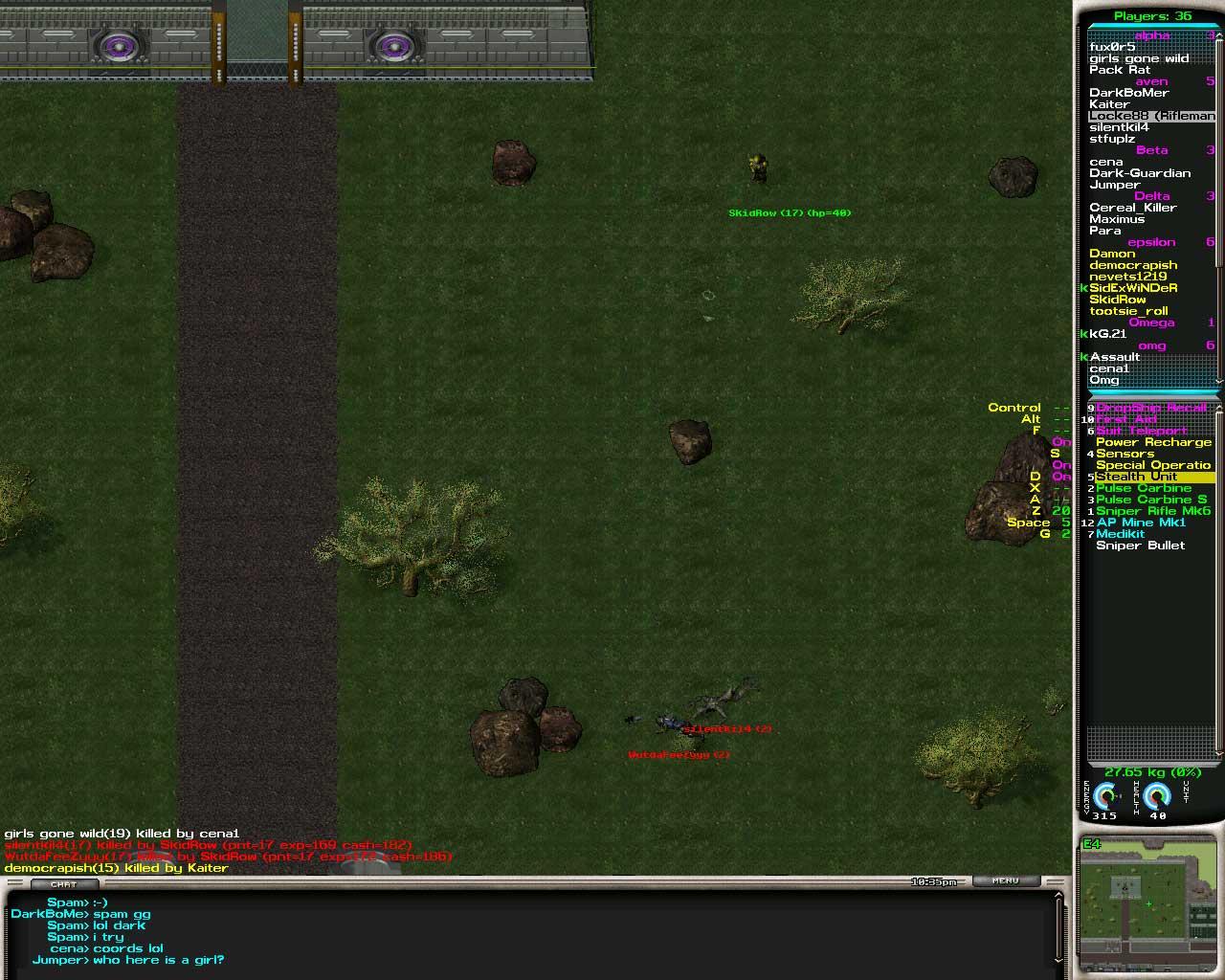Screen dimensions: 1225x980
Task: Select player DarkBoMer in the player list
Action: click(1128, 93)
